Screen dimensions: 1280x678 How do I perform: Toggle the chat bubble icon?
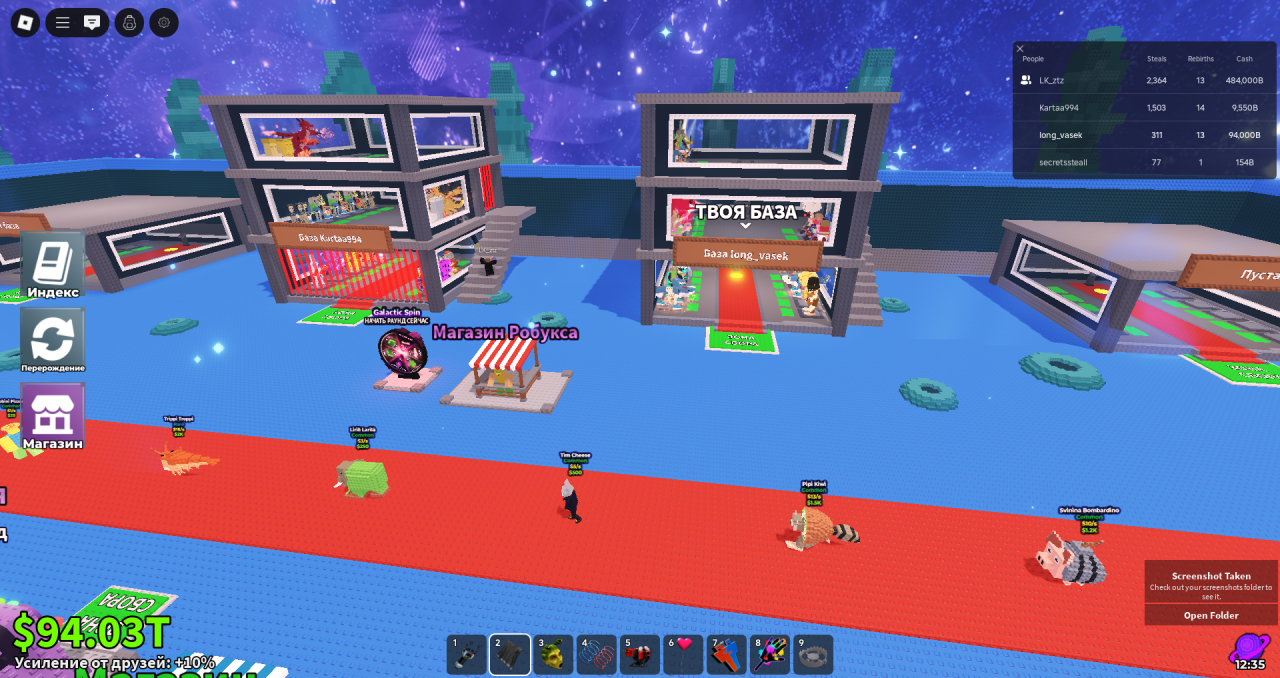coord(92,22)
